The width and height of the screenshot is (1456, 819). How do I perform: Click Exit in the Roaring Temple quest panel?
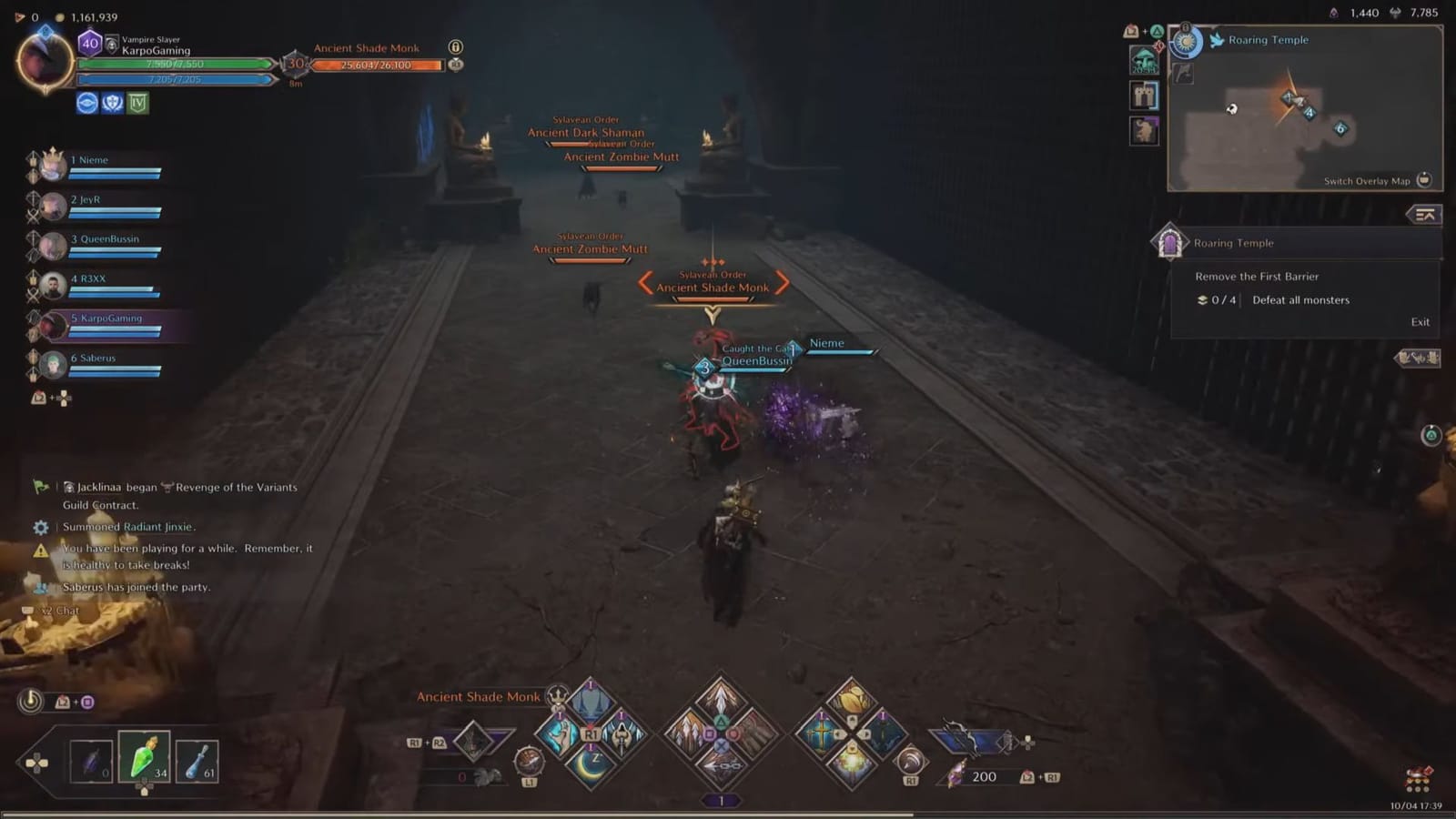click(1420, 321)
